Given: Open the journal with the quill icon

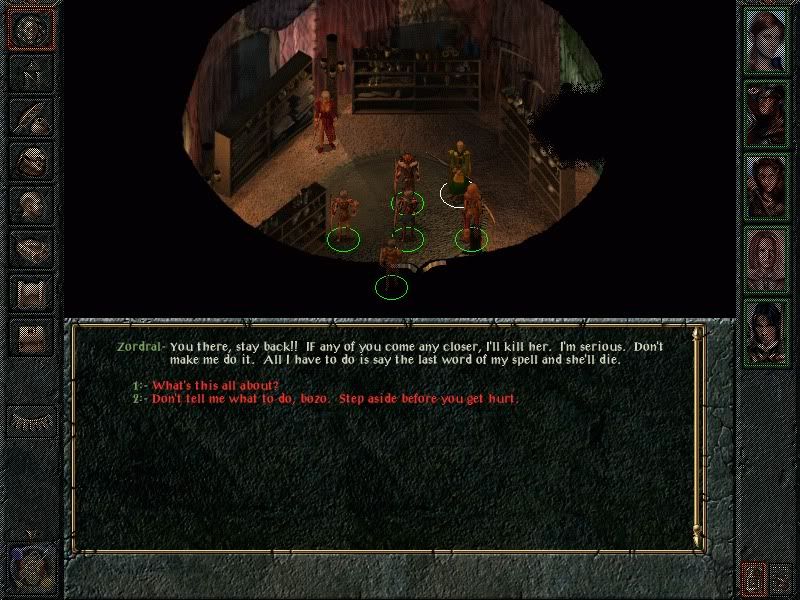Looking at the screenshot, I should tap(31, 117).
